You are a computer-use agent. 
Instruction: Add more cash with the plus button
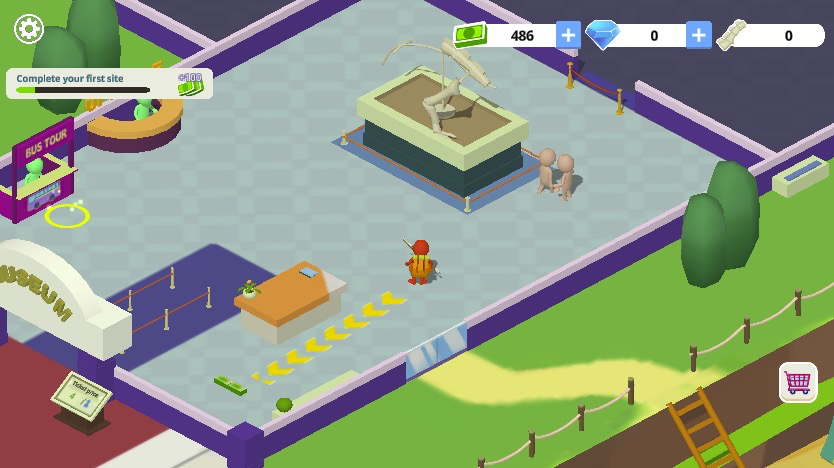(568, 35)
